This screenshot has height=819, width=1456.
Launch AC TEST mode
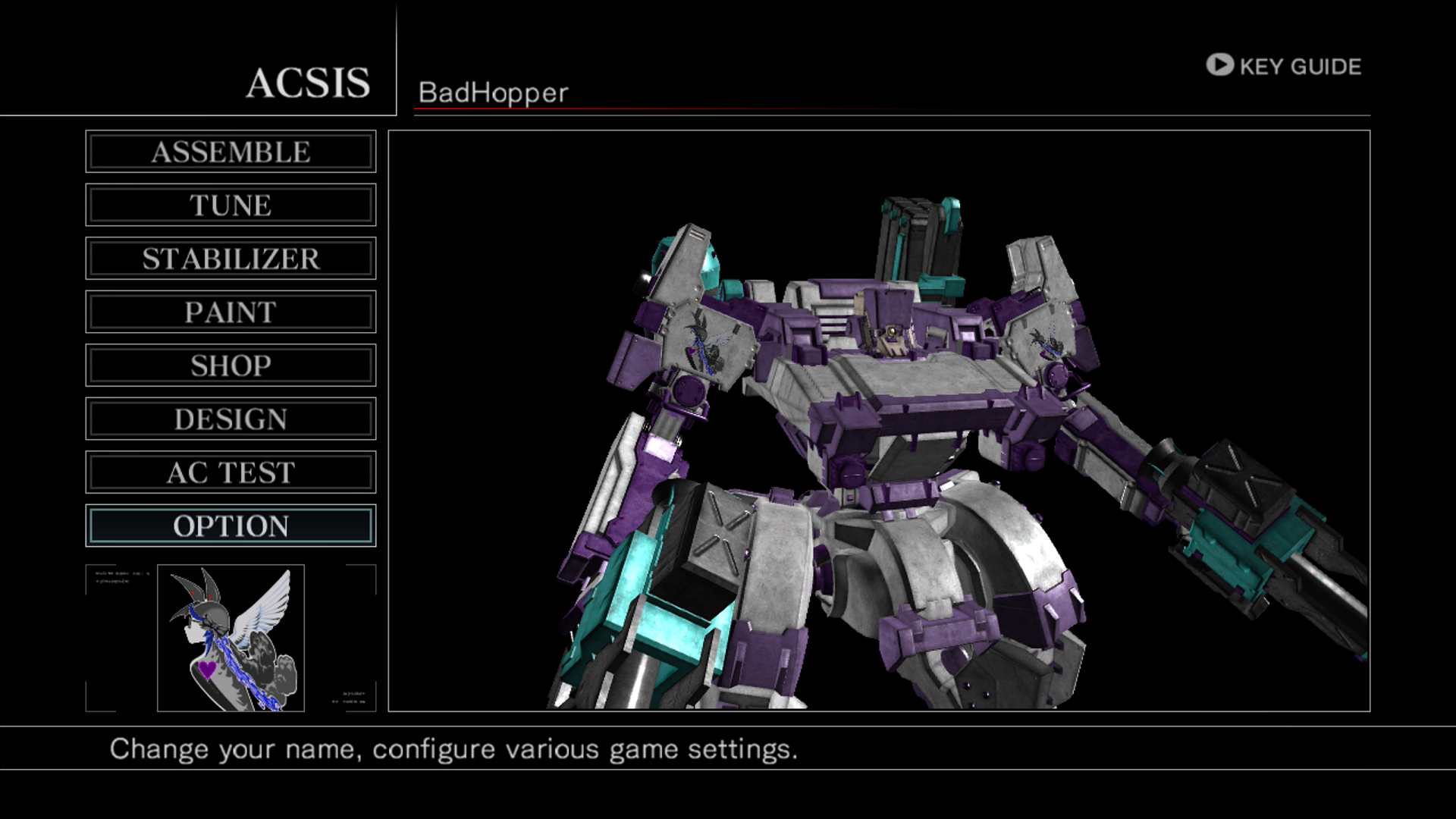(231, 472)
